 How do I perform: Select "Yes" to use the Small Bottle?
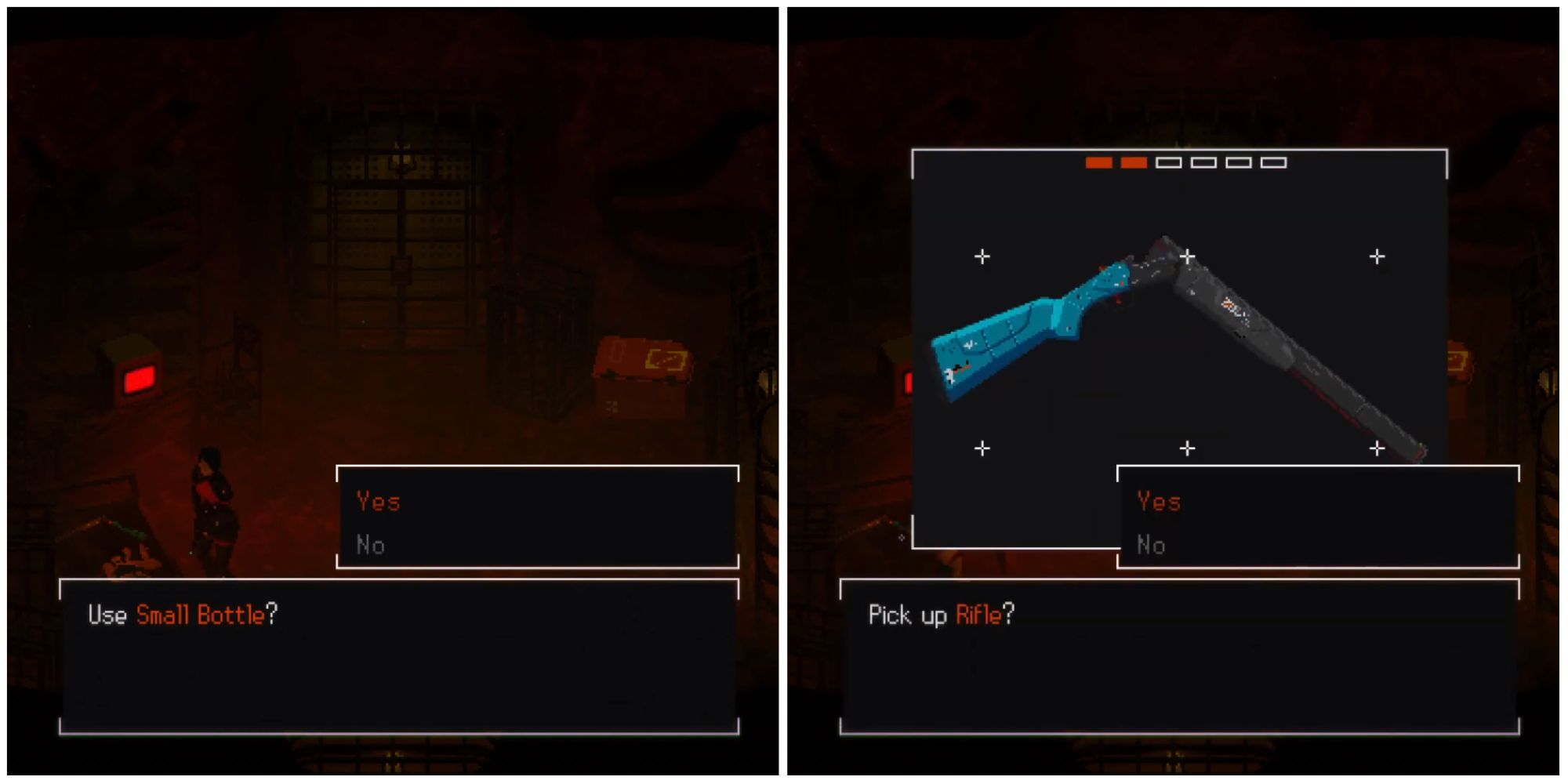click(379, 502)
